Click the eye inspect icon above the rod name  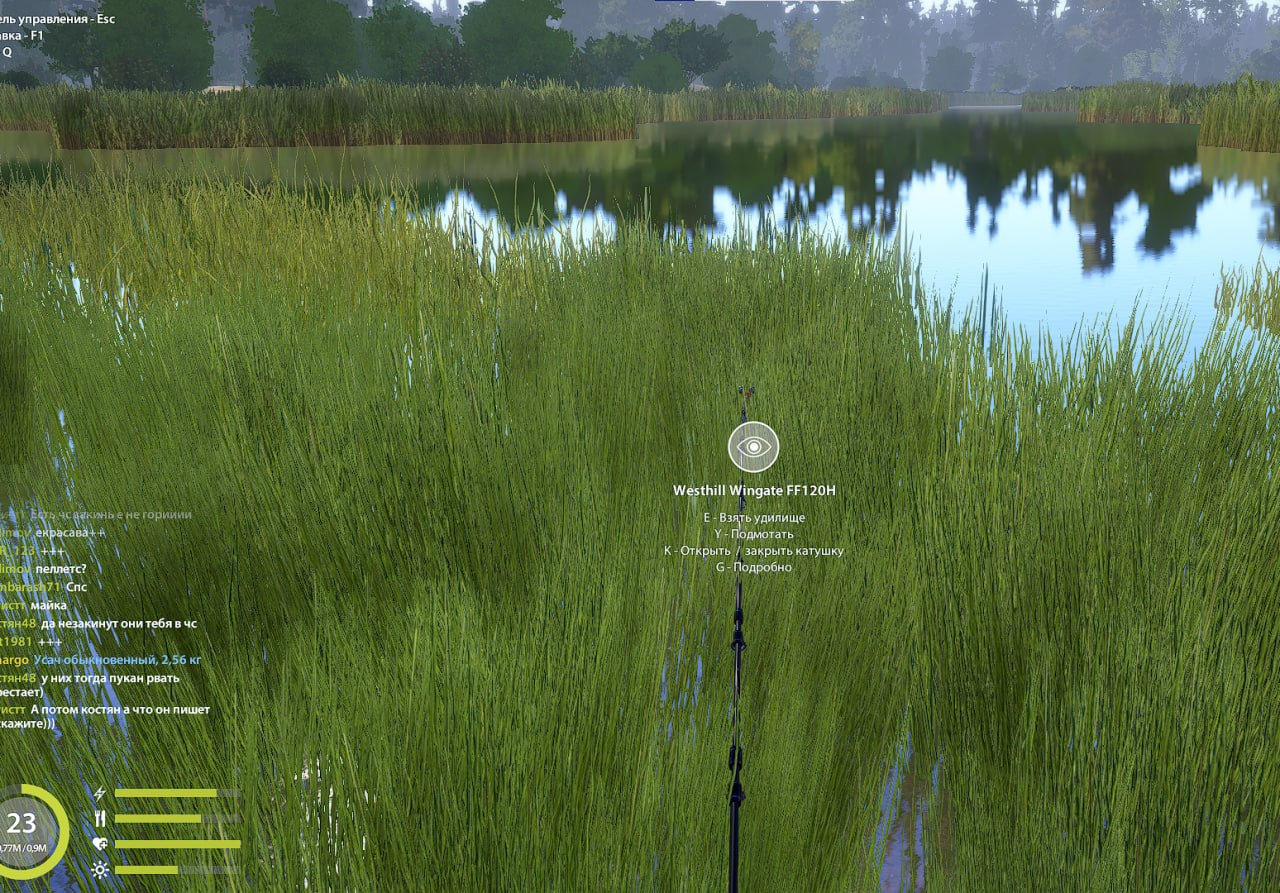coord(752,448)
